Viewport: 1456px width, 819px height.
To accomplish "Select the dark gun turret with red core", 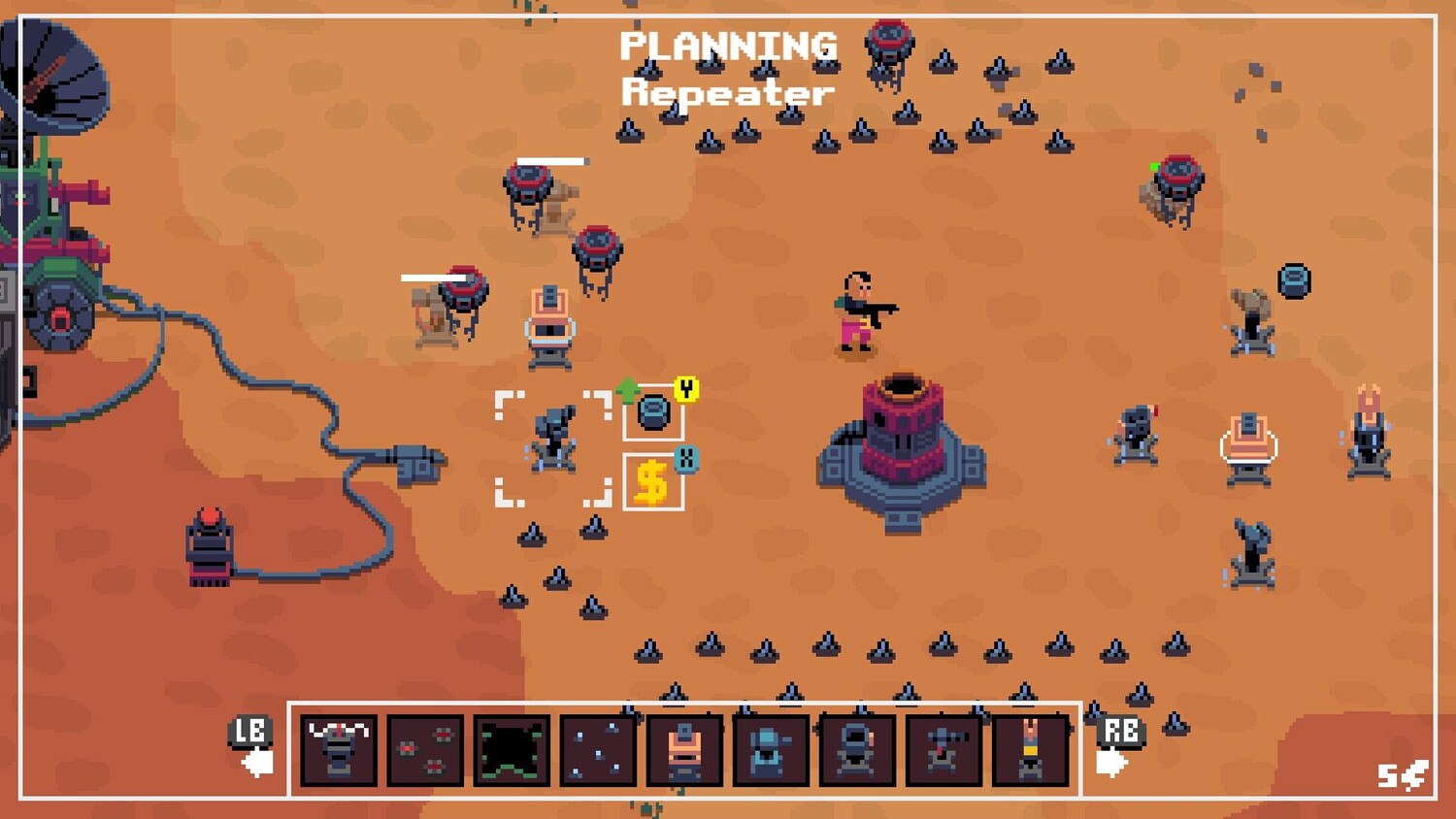I will coord(943,749).
